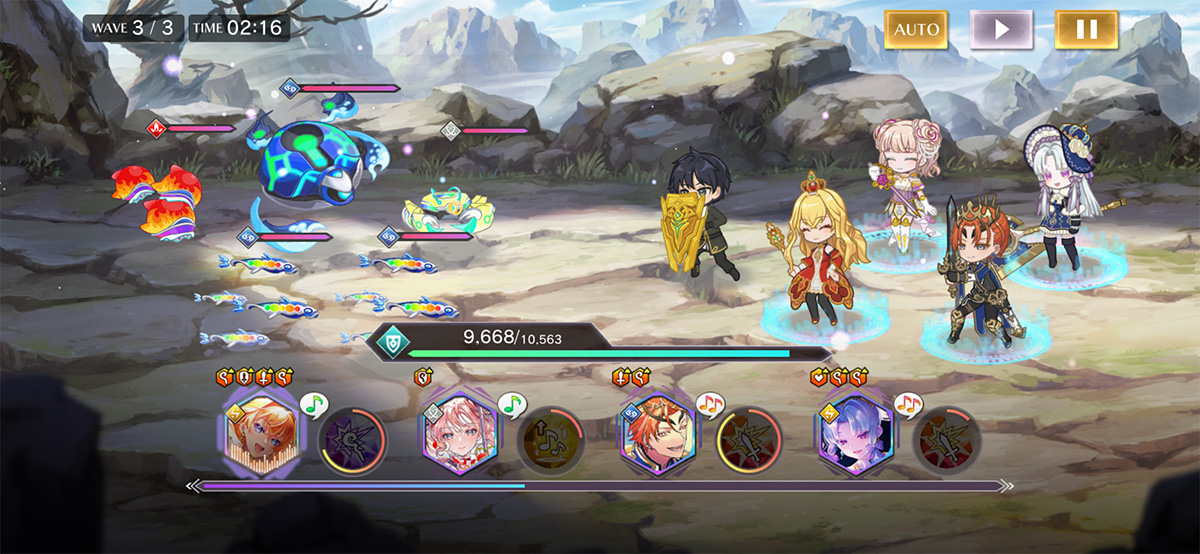Image resolution: width=1200 pixels, height=554 pixels.
Task: Toggle the AUTO battle button
Action: click(x=916, y=29)
